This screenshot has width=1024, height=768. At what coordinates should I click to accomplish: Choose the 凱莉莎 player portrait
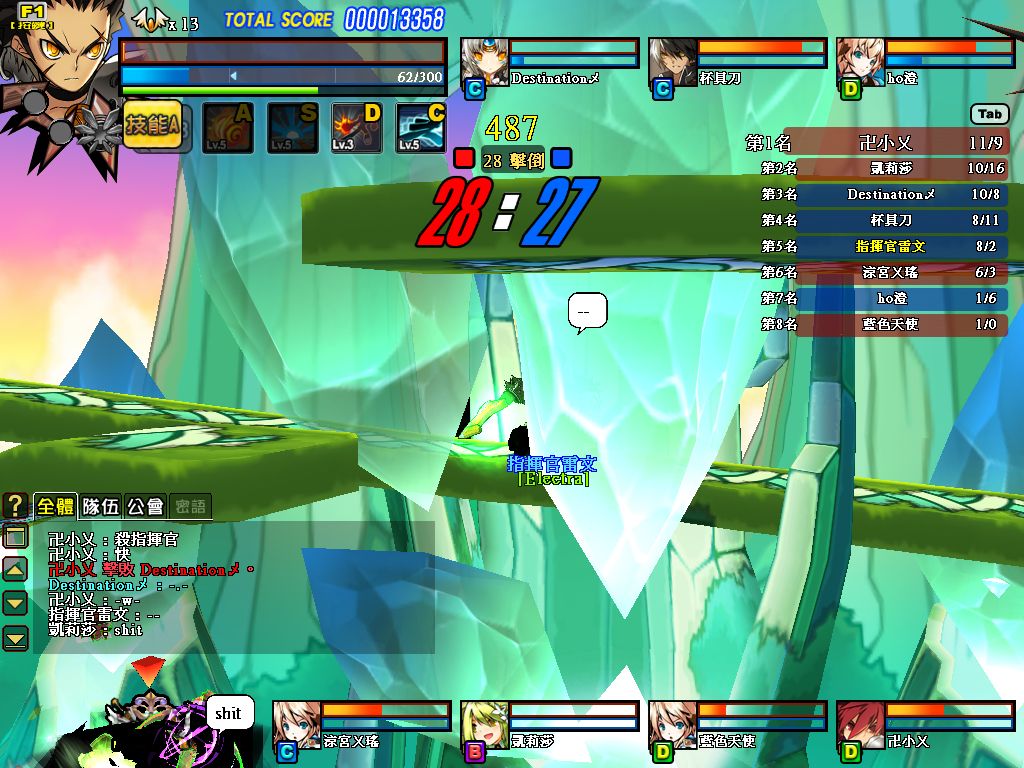(x=485, y=726)
